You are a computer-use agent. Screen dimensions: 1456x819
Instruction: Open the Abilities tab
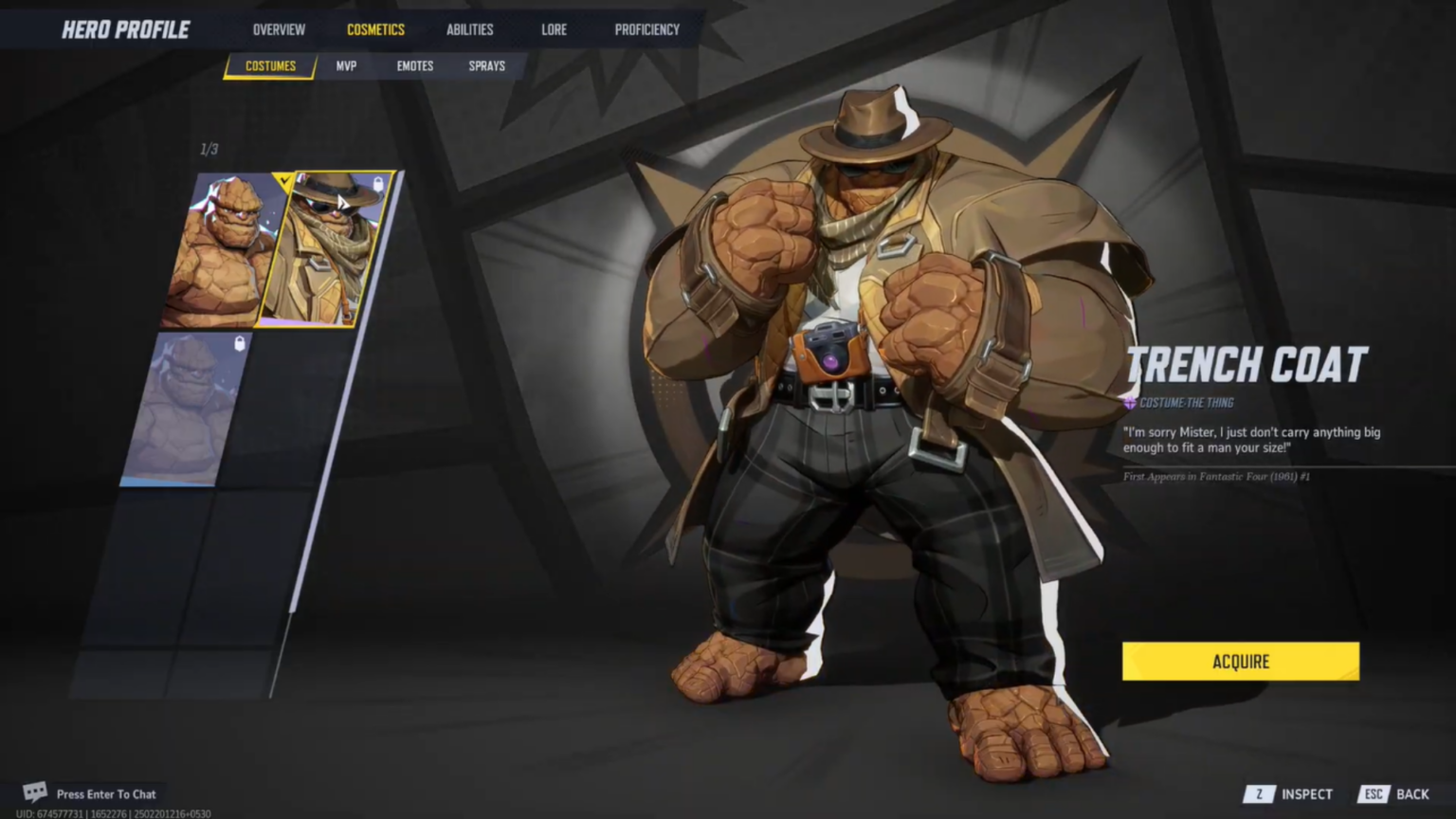(x=469, y=29)
